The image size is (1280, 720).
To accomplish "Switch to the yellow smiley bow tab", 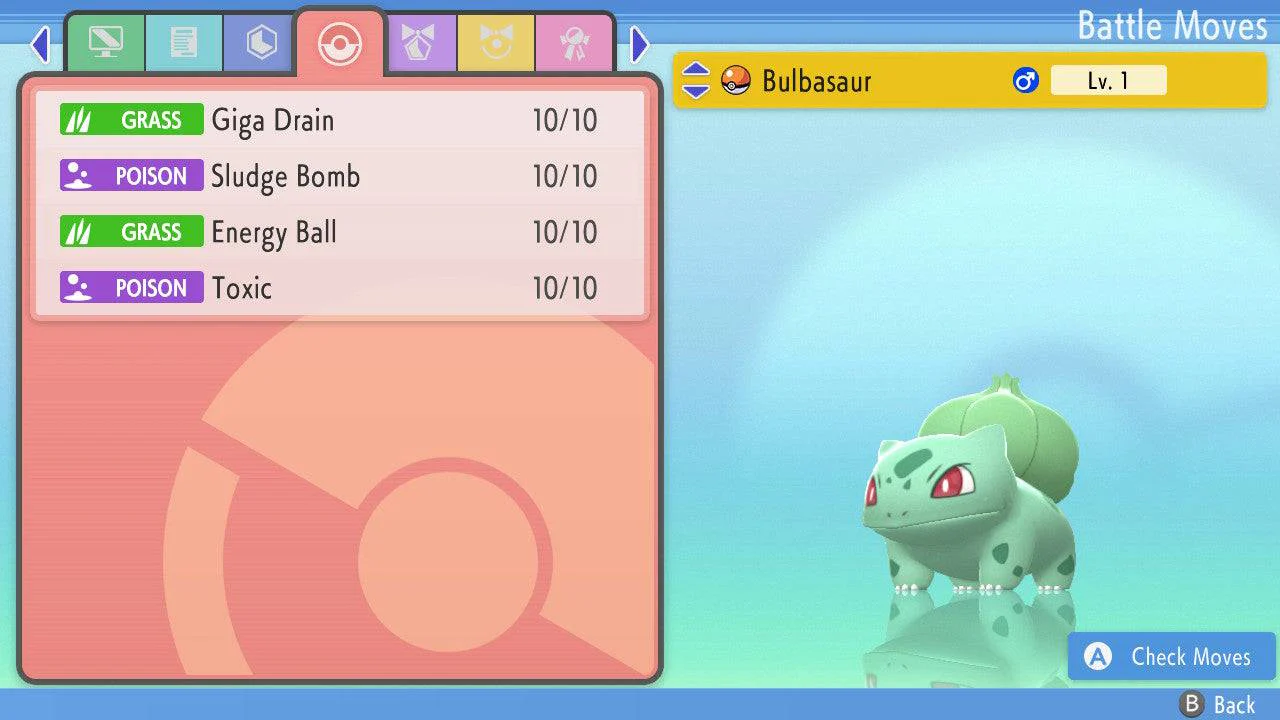I will tap(496, 43).
